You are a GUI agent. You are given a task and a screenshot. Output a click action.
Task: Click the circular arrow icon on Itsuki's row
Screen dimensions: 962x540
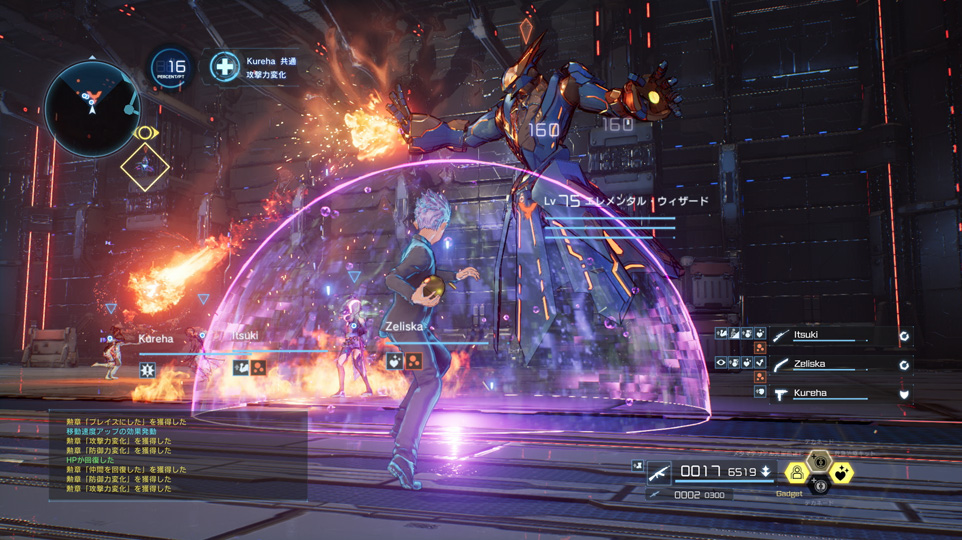click(904, 337)
